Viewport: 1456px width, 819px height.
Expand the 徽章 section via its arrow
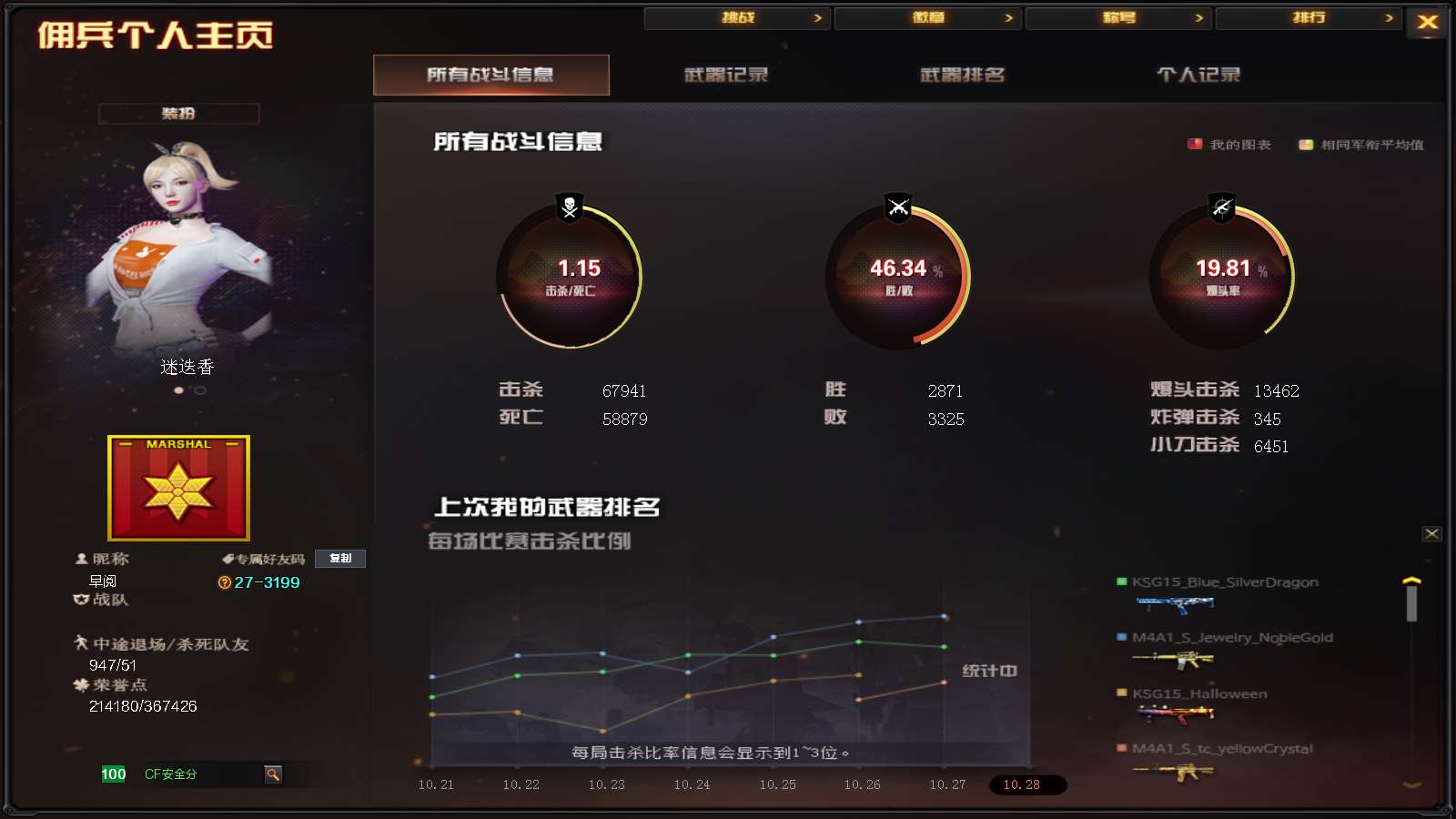coord(1007,17)
